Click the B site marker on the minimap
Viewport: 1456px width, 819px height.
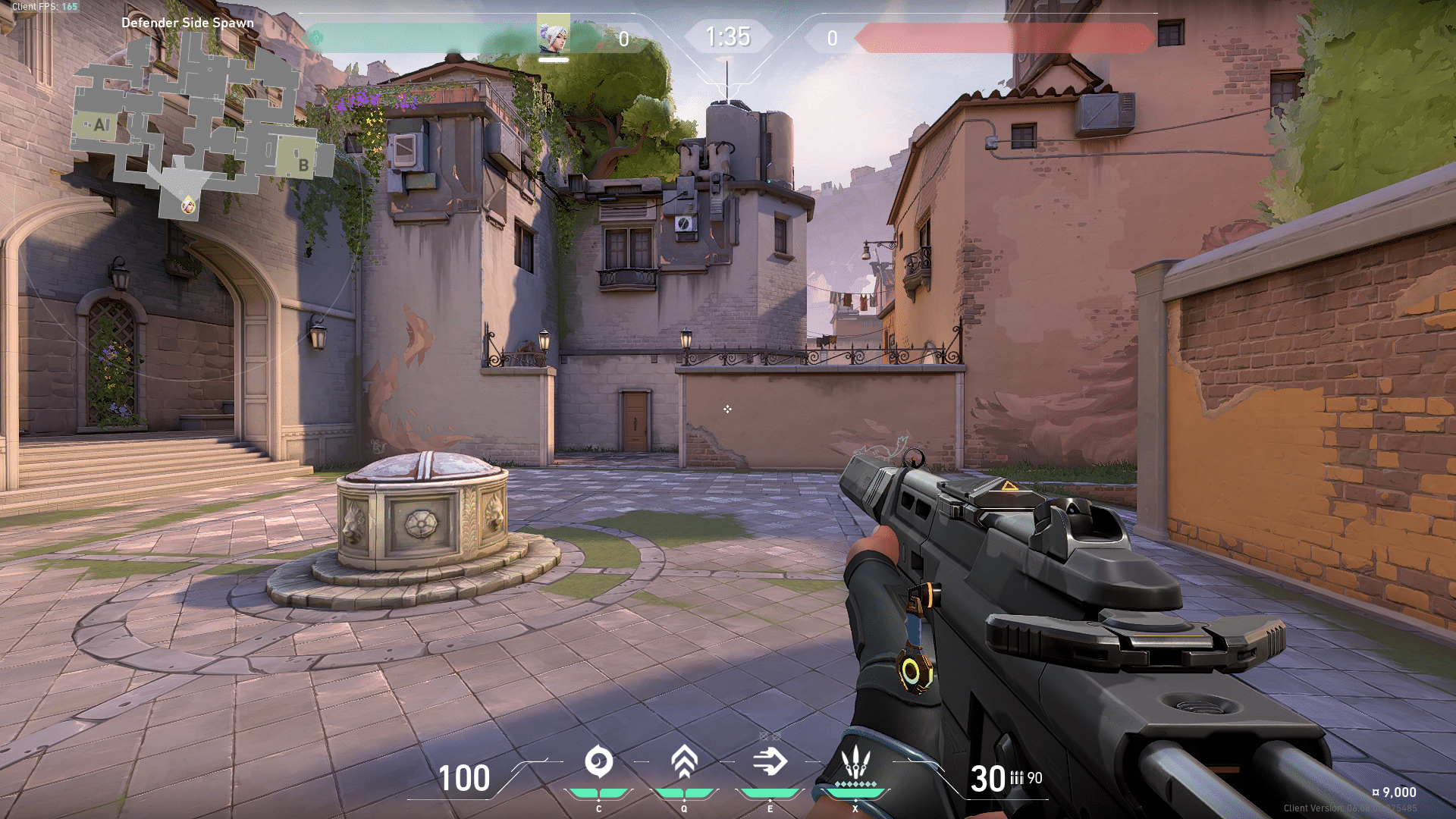(x=303, y=165)
